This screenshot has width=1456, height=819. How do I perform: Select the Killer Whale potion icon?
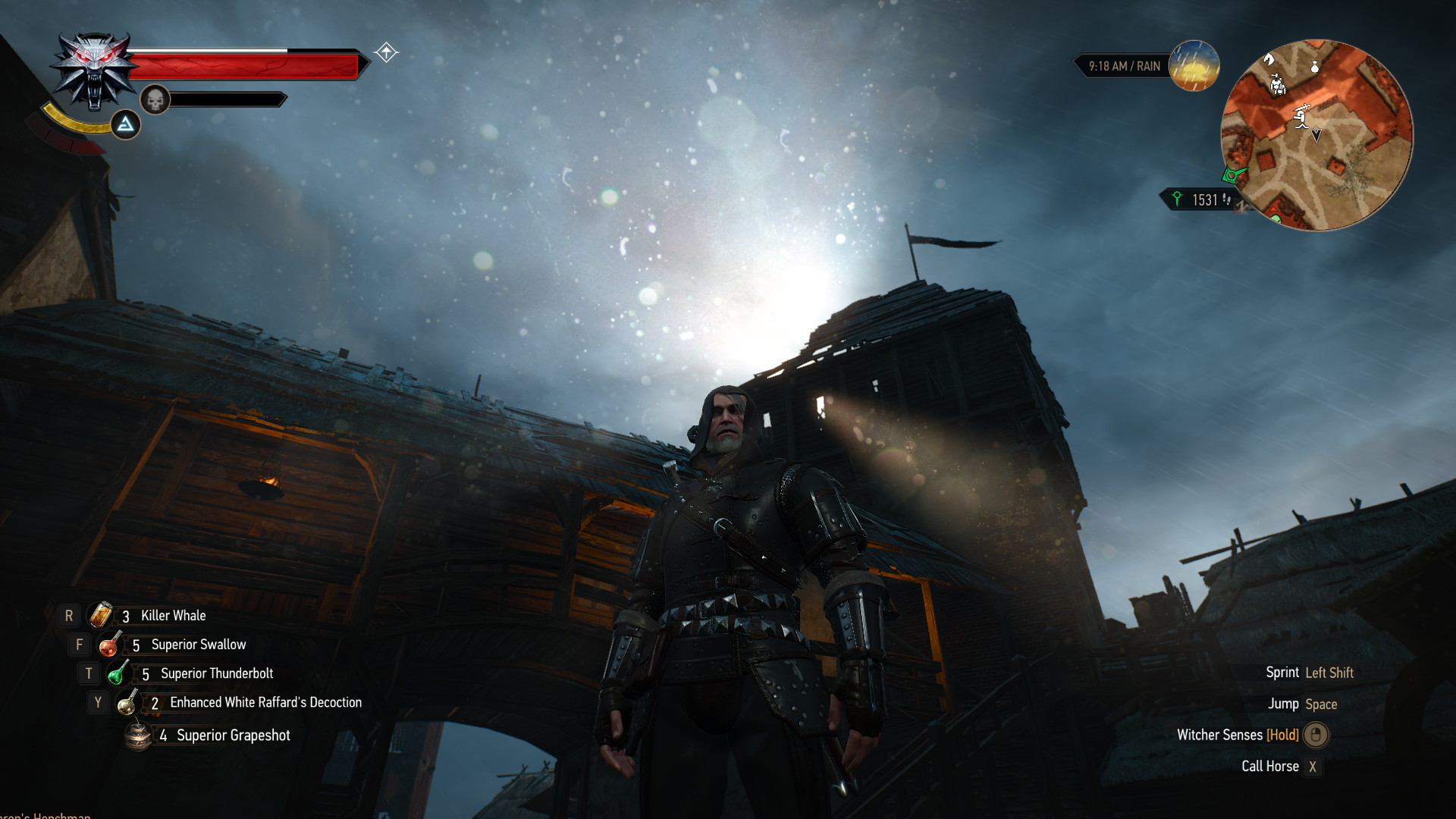(x=101, y=615)
